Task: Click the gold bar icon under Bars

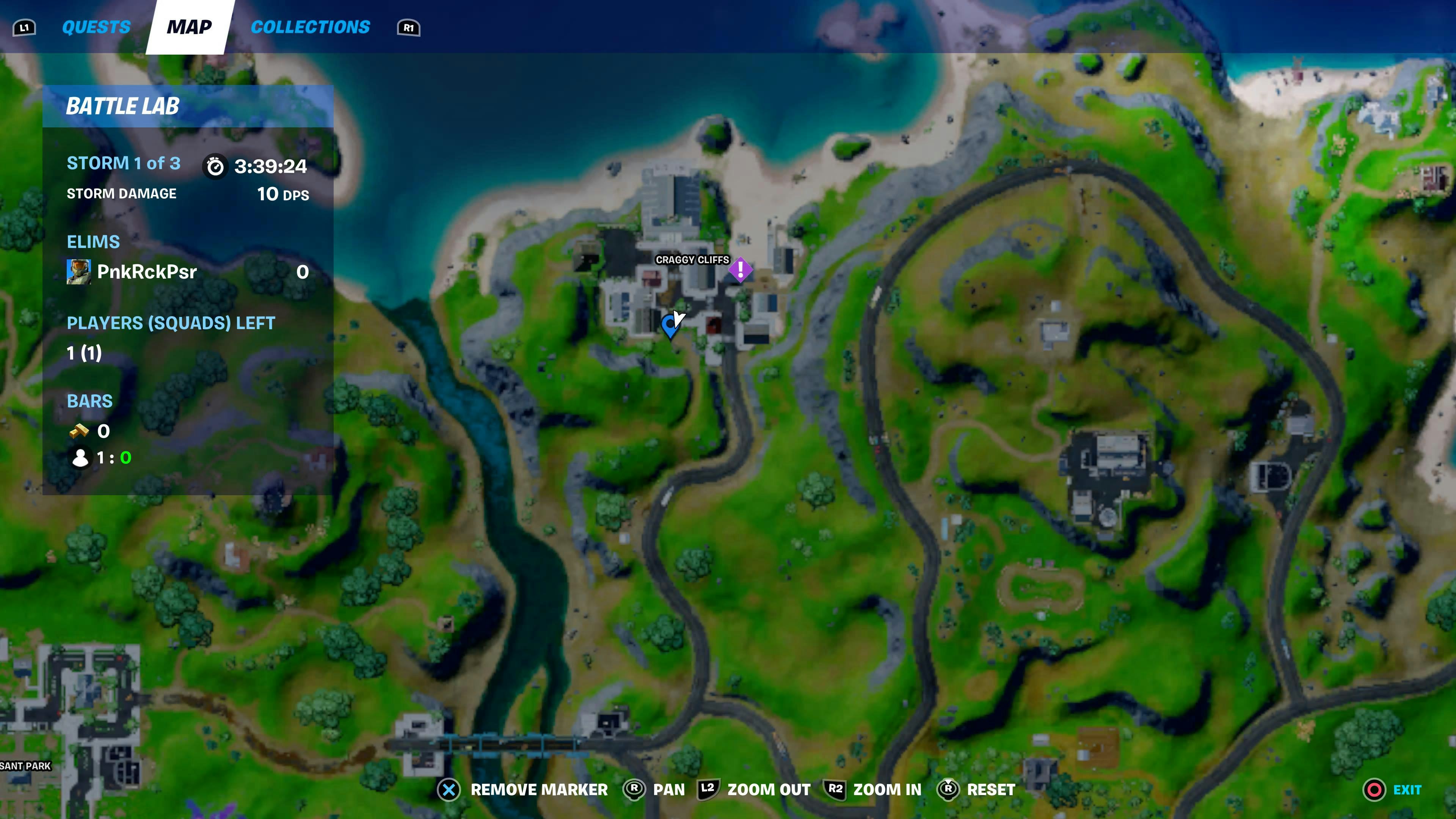Action: [79, 431]
